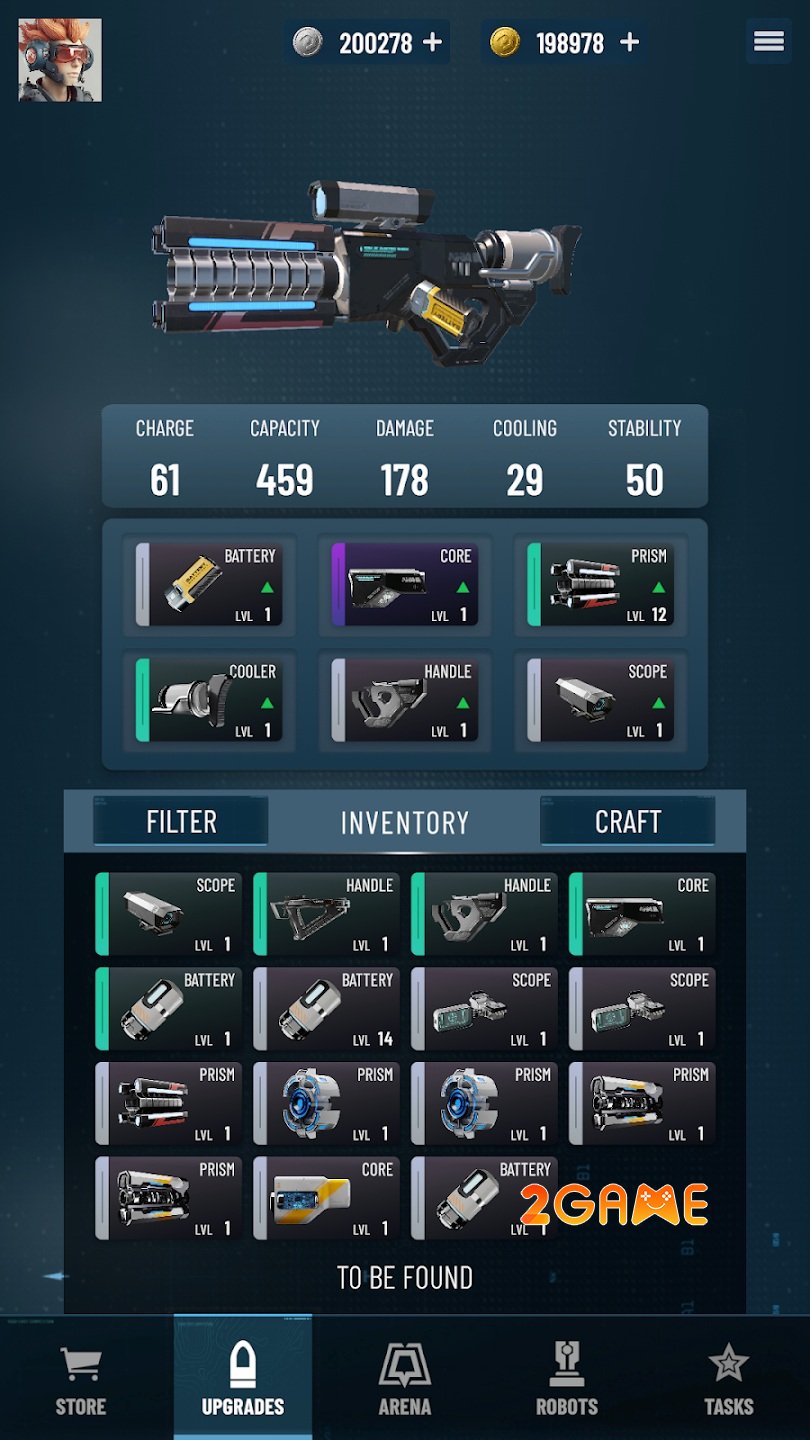Pick the level 14 Battery in inventory
The height and width of the screenshot is (1440, 810).
tap(327, 1008)
